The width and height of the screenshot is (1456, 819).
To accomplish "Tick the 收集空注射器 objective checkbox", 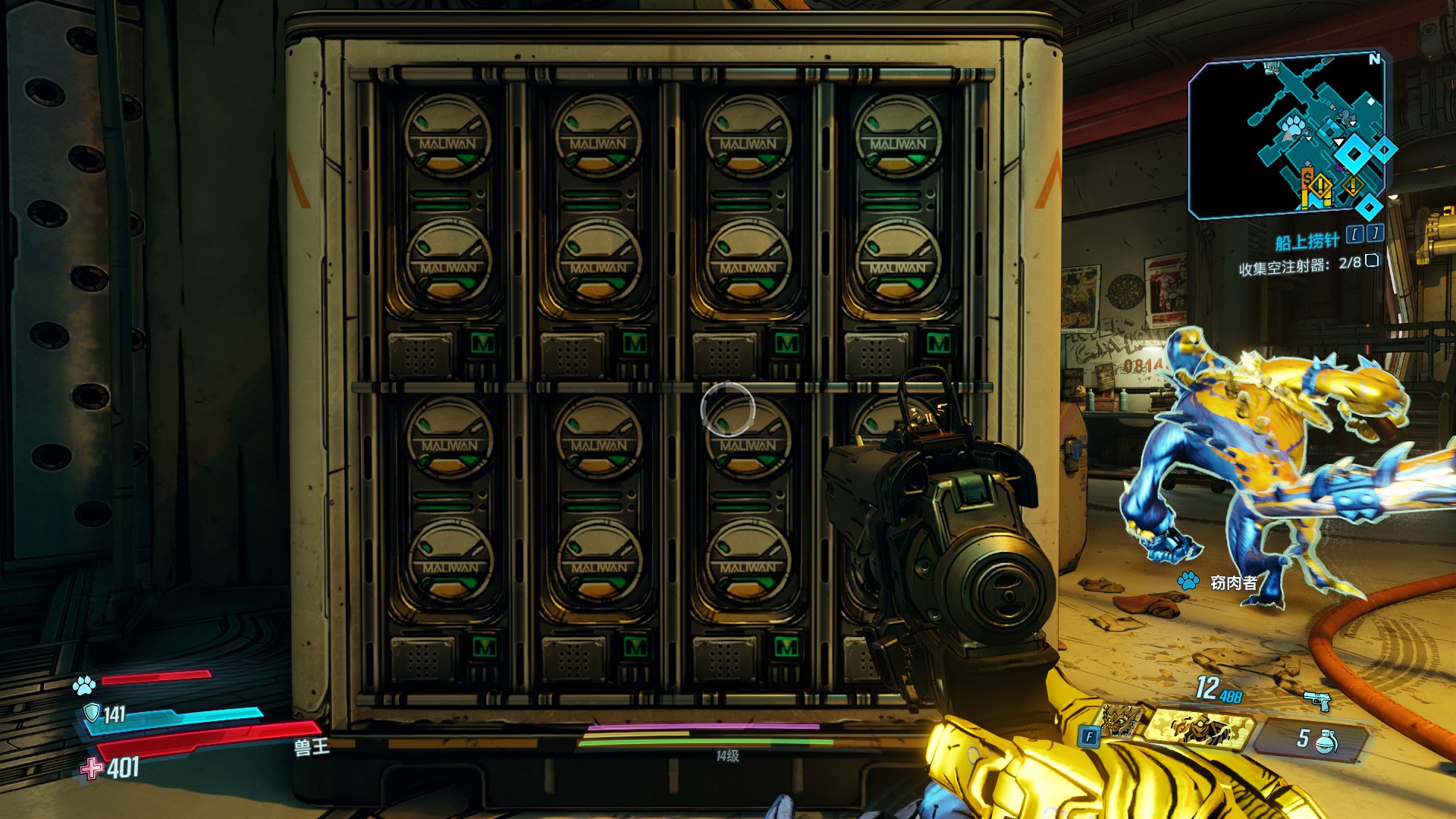I will 1372,261.
